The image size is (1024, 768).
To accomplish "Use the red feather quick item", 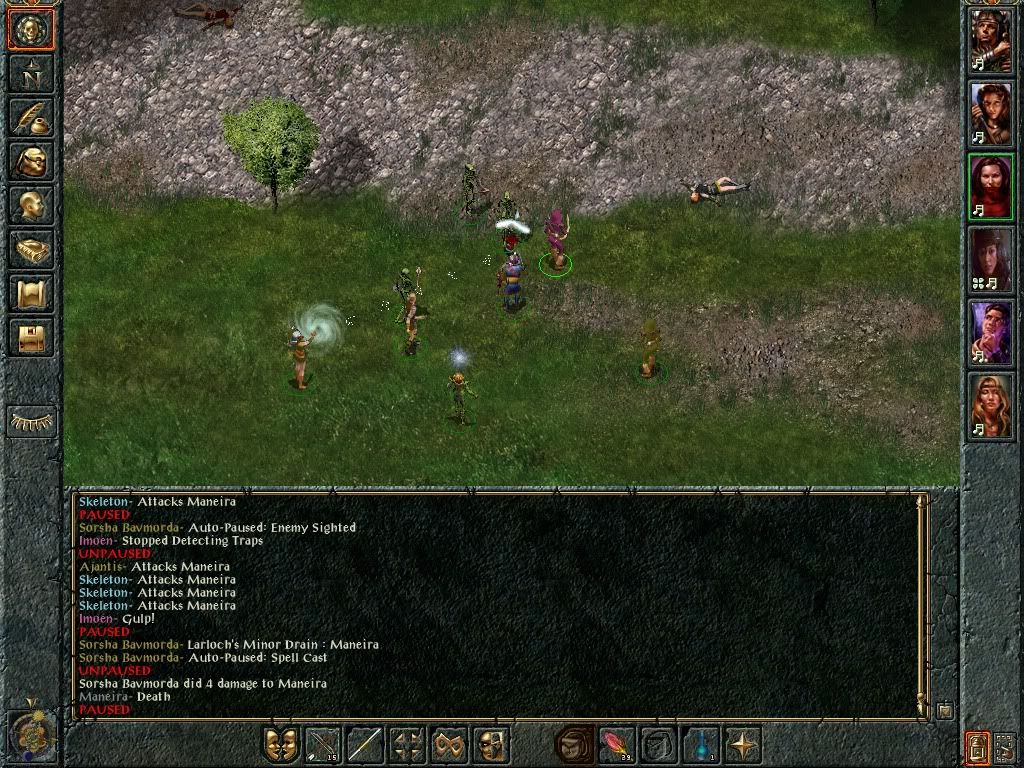I will [x=615, y=745].
